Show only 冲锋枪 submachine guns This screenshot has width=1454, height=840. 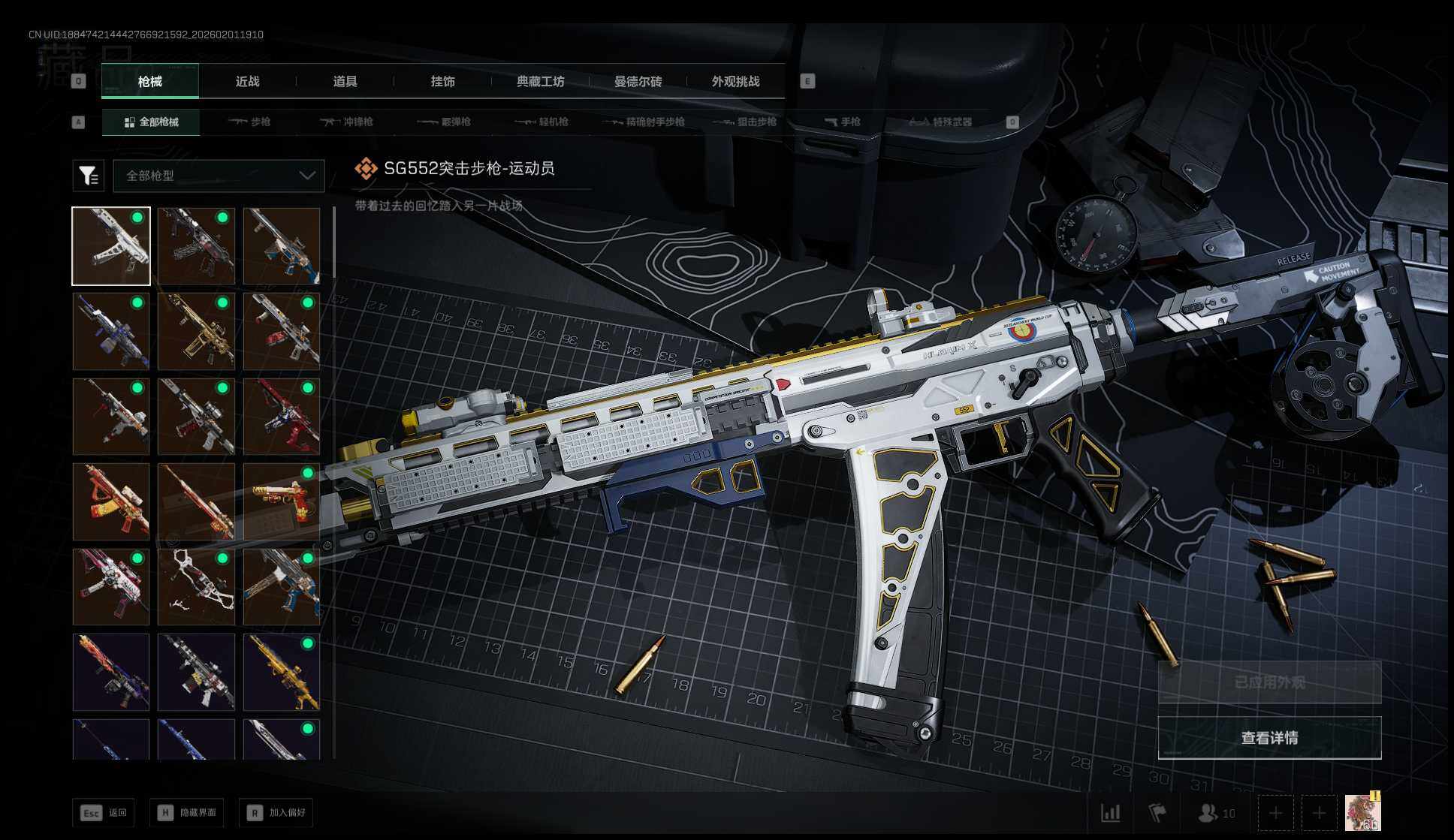346,122
